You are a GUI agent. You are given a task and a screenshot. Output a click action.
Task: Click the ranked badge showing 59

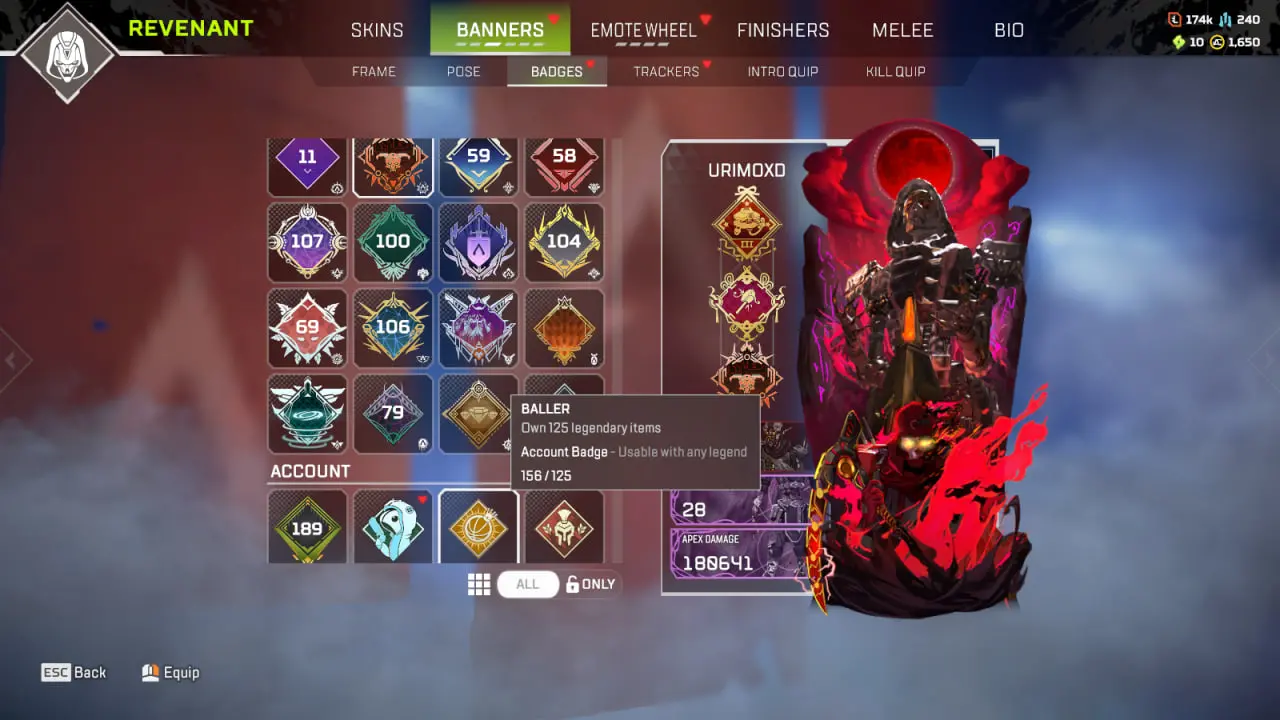(x=478, y=156)
